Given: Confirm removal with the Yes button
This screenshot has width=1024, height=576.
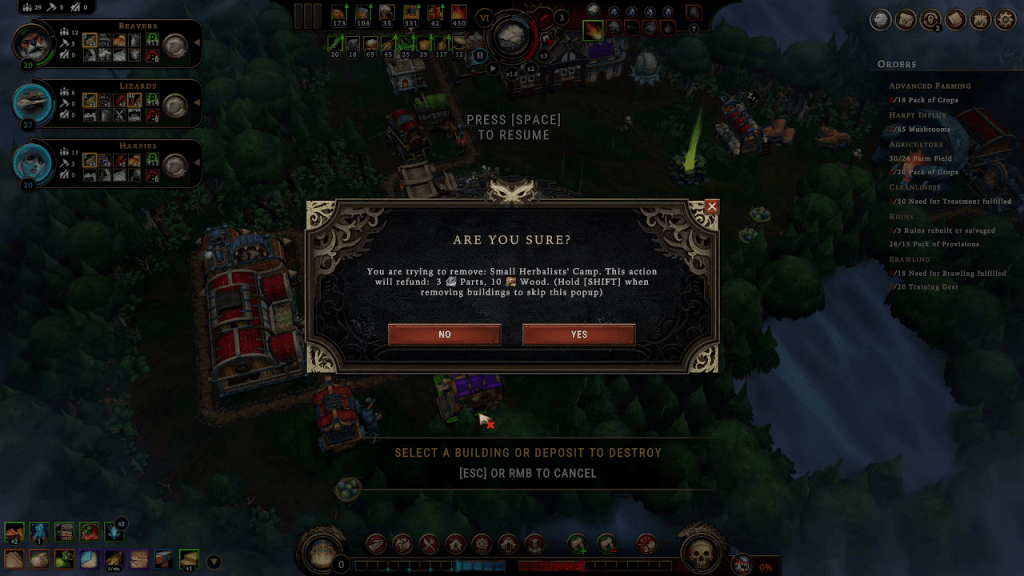Looking at the screenshot, I should pos(579,335).
